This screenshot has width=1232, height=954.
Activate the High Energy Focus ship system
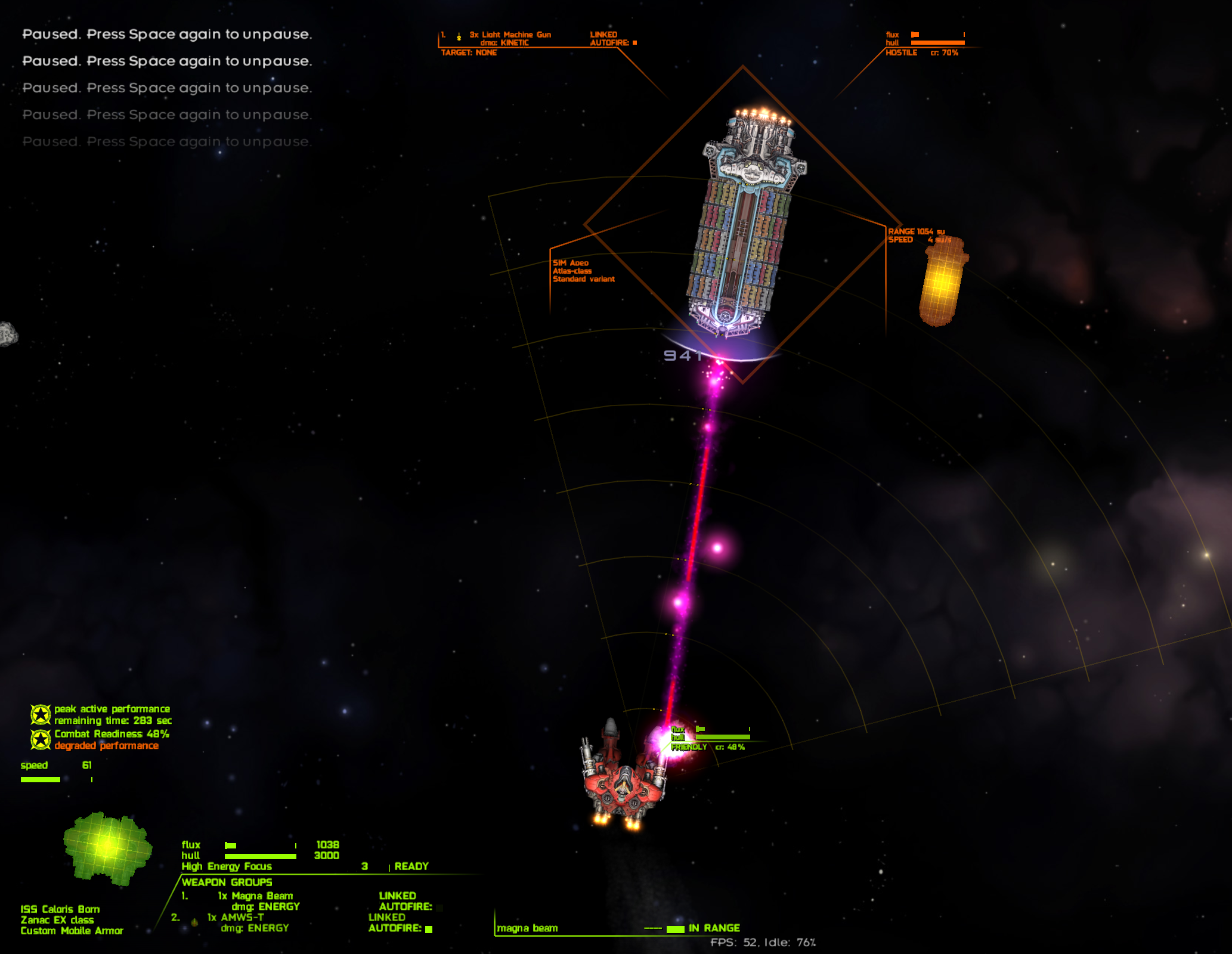pyautogui.click(x=227, y=866)
